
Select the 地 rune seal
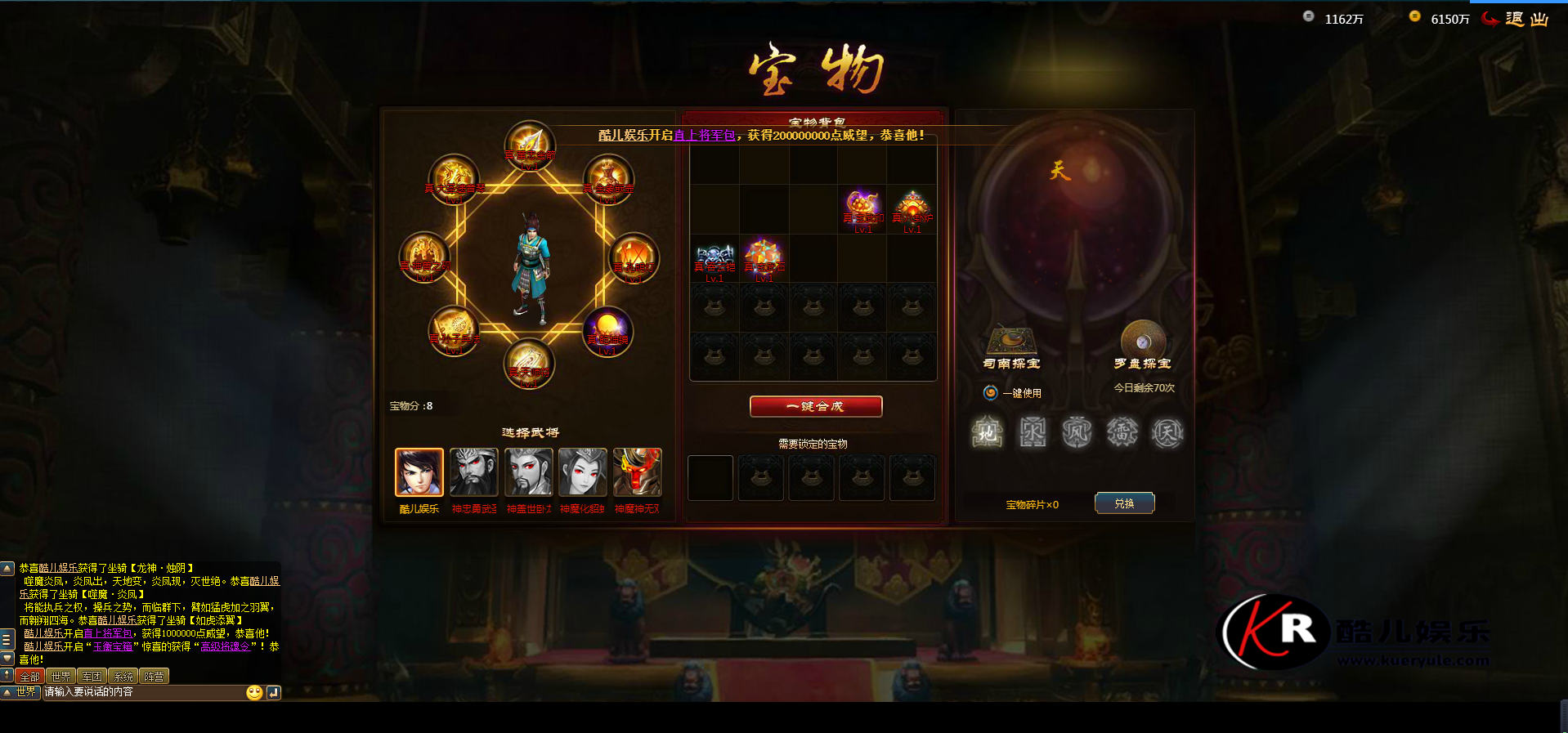(x=988, y=432)
